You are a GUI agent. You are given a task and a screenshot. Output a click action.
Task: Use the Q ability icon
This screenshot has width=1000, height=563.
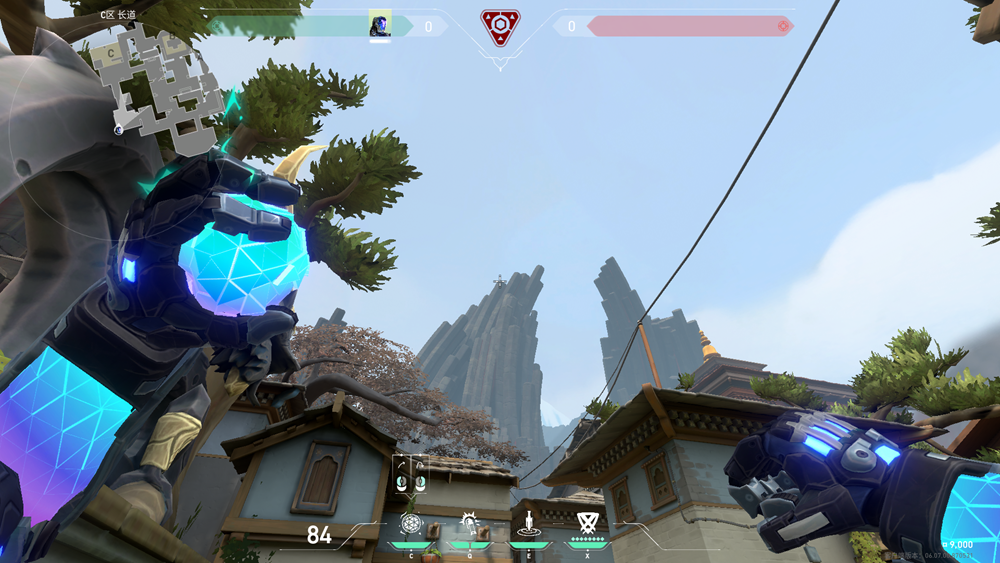click(468, 522)
